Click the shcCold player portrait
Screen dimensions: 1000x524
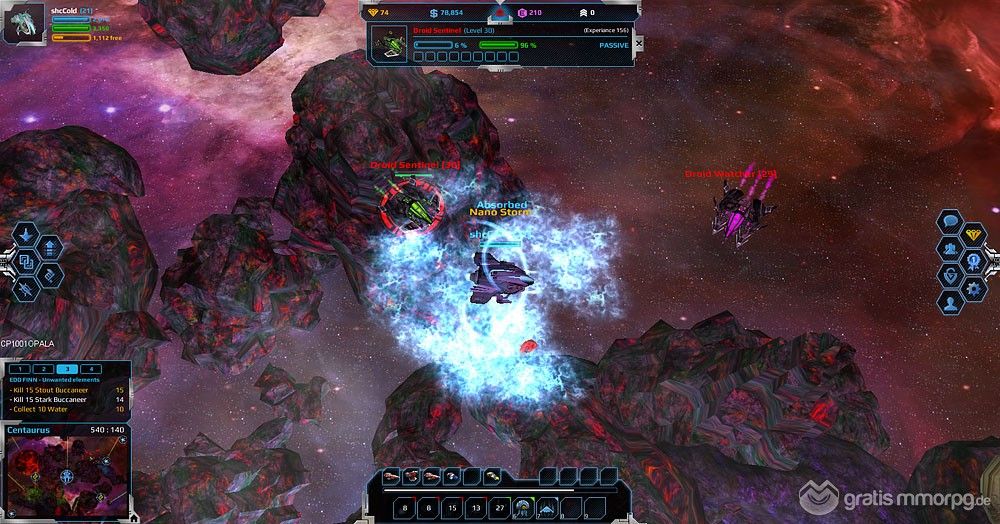(x=24, y=25)
